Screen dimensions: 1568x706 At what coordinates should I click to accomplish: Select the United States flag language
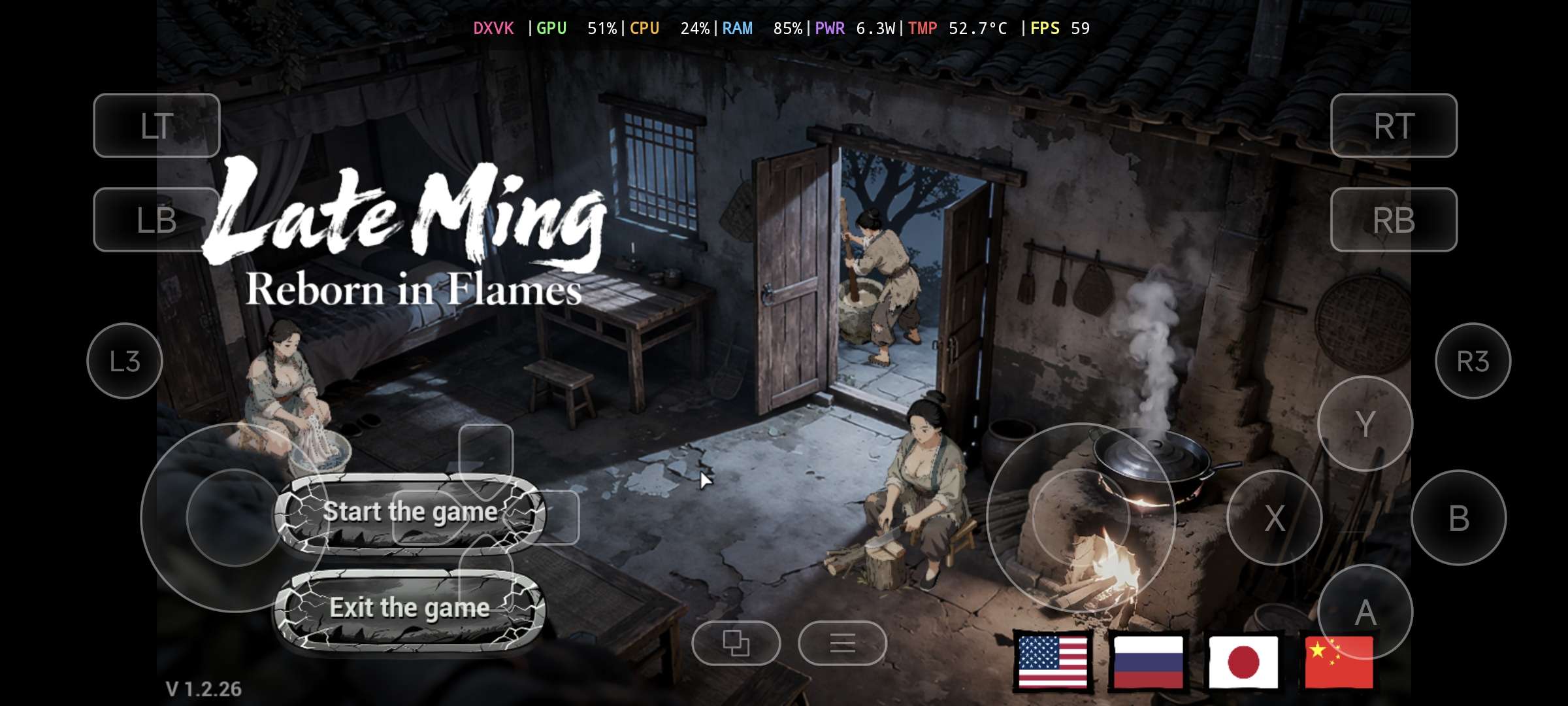click(1053, 662)
